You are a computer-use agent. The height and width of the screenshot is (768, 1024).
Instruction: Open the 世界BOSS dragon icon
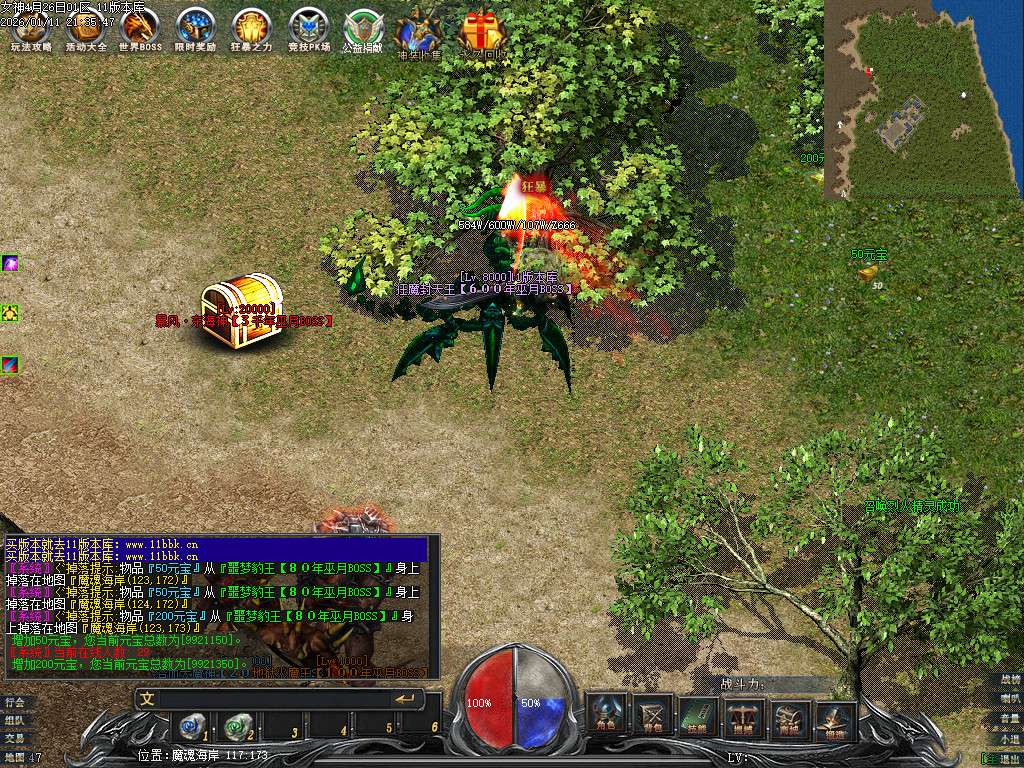(140, 28)
